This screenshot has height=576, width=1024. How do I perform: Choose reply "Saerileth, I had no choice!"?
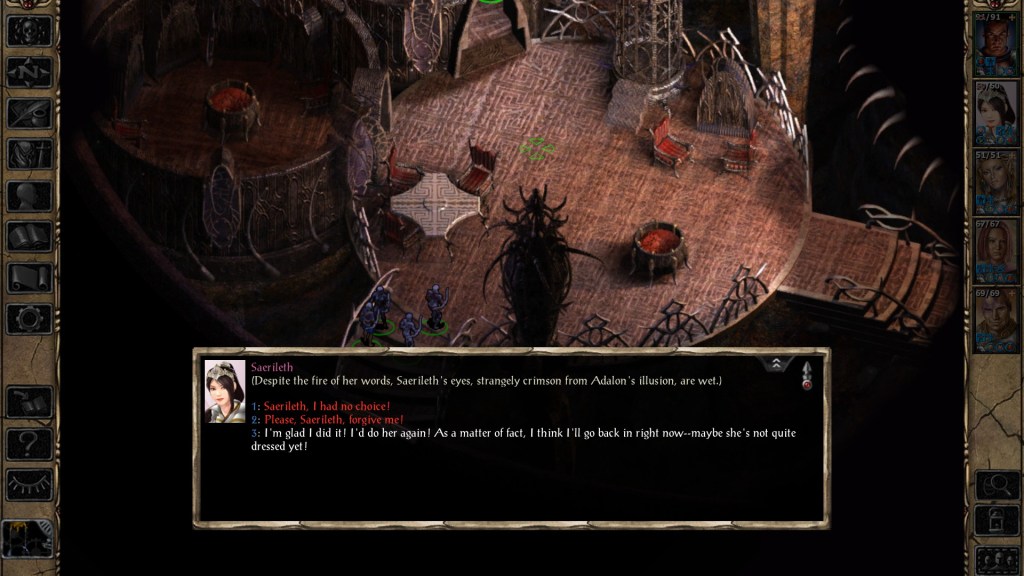[x=326, y=406]
